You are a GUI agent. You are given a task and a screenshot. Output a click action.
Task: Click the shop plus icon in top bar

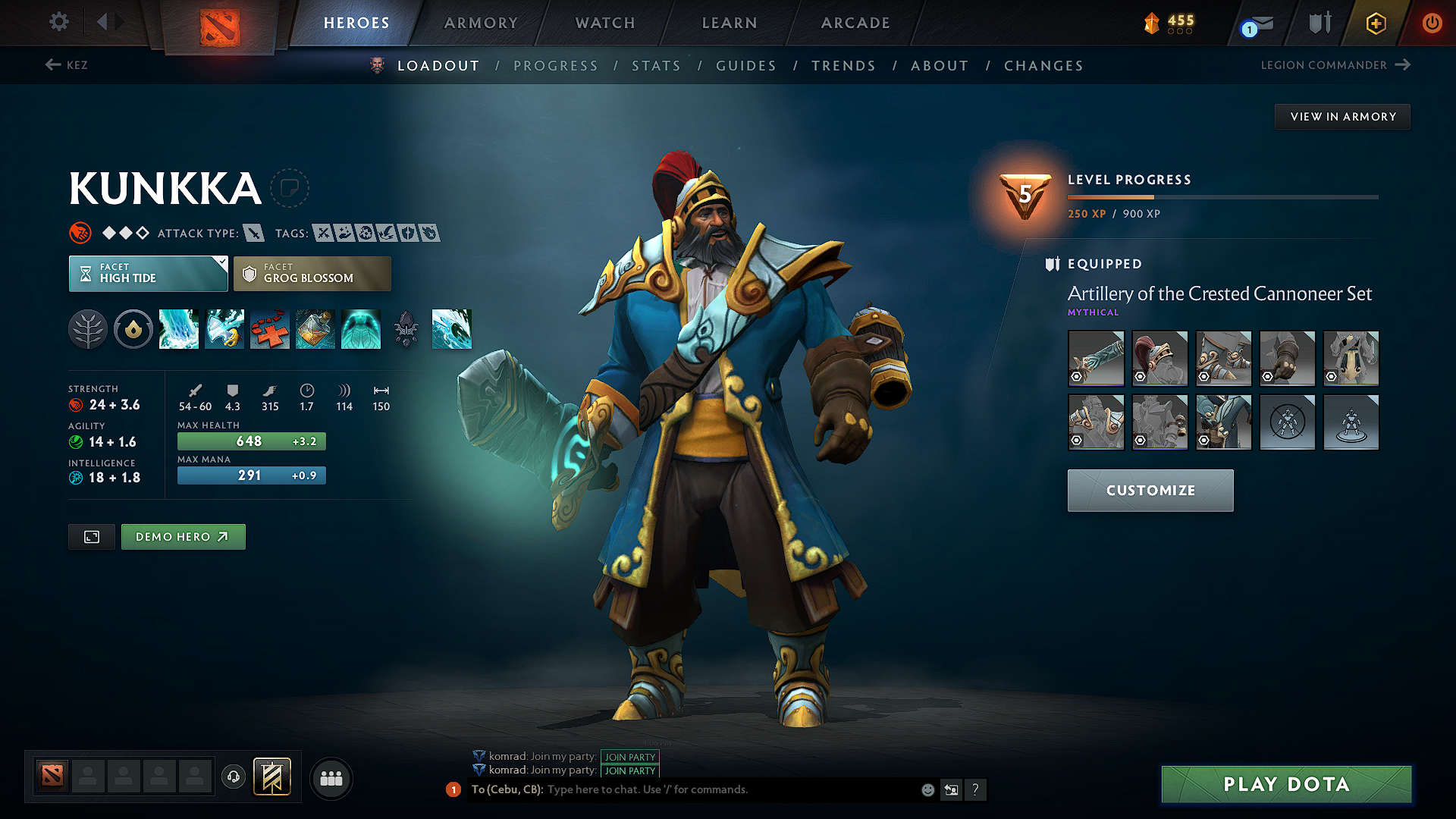point(1375,23)
